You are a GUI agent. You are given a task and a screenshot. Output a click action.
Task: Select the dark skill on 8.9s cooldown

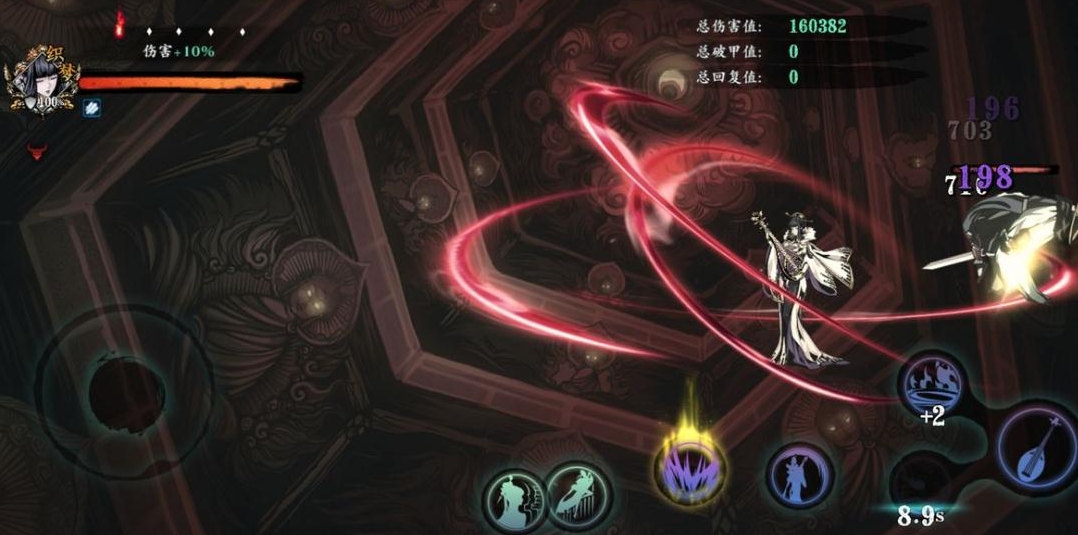coord(920,480)
